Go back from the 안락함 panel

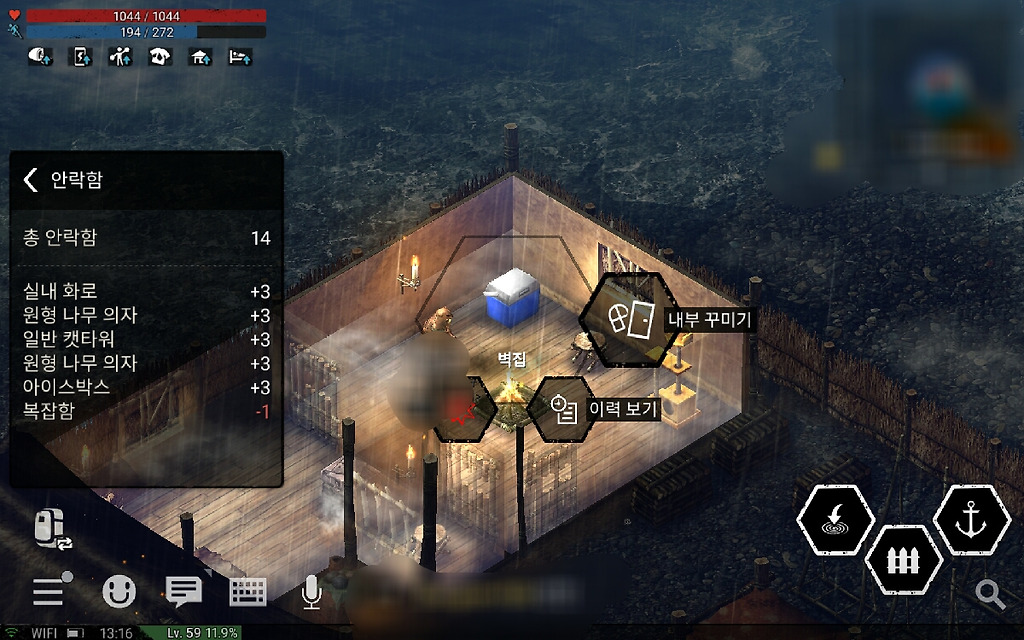(31, 180)
